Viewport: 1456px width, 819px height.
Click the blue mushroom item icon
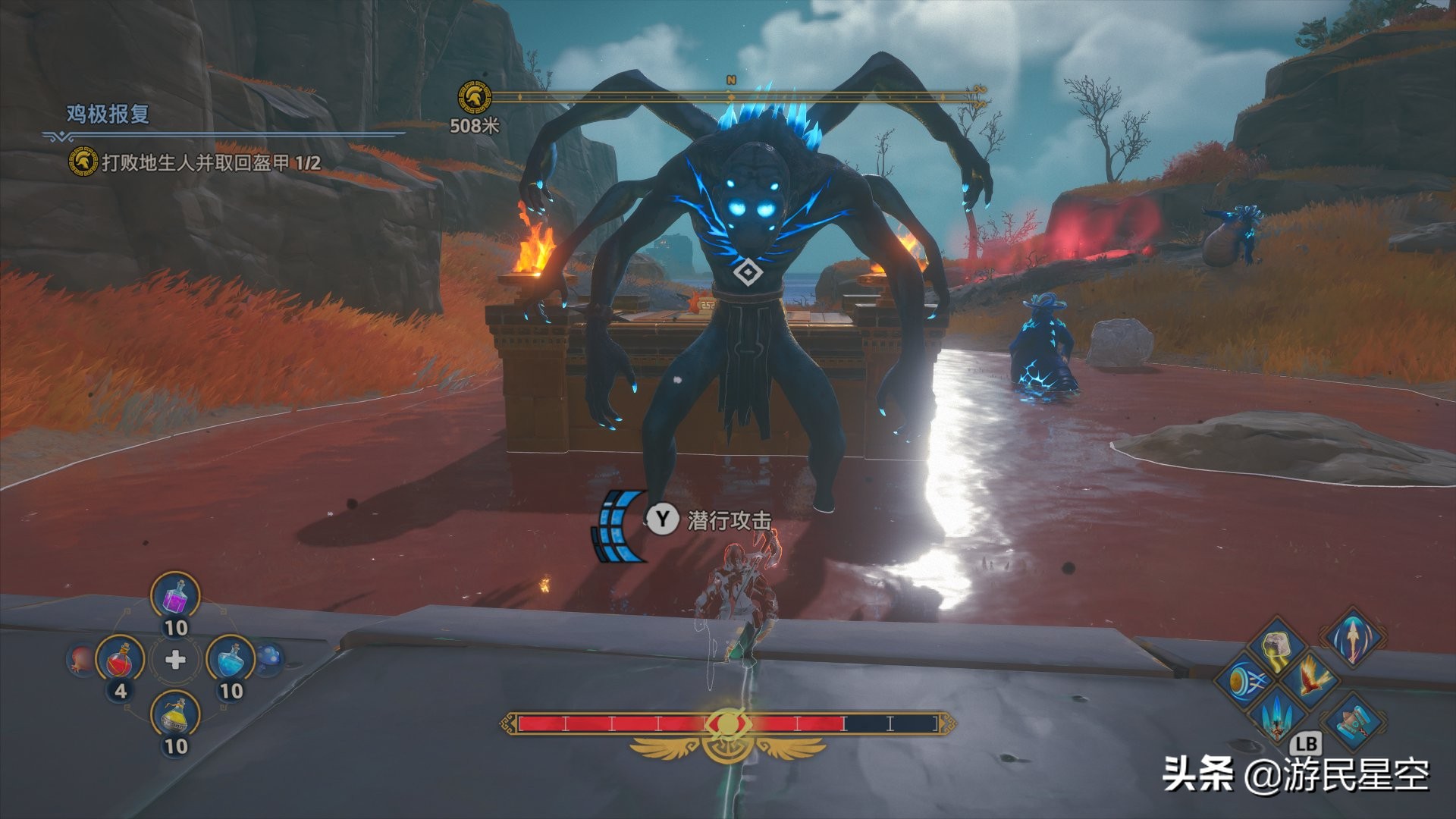tap(270, 658)
